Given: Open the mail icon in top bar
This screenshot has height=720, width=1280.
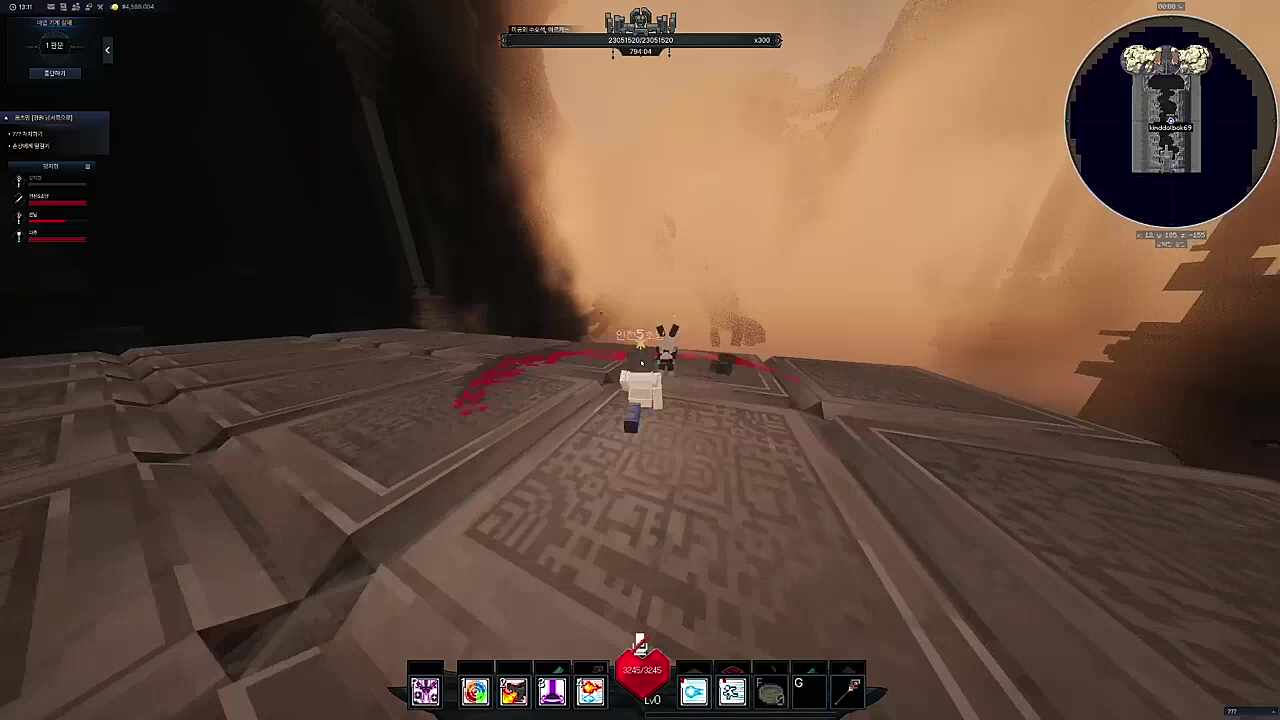Looking at the screenshot, I should tap(51, 7).
